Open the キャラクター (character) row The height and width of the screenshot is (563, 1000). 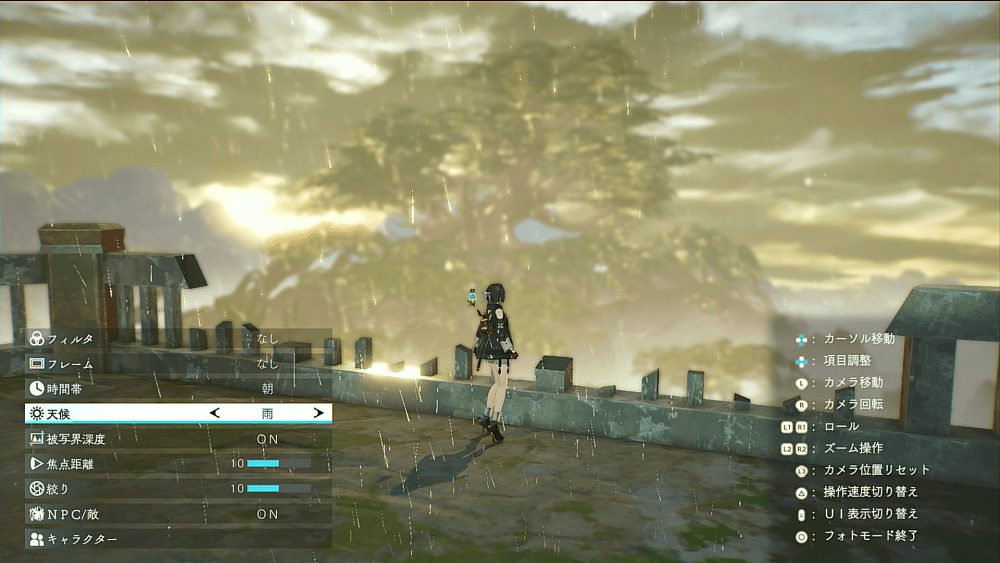click(178, 539)
